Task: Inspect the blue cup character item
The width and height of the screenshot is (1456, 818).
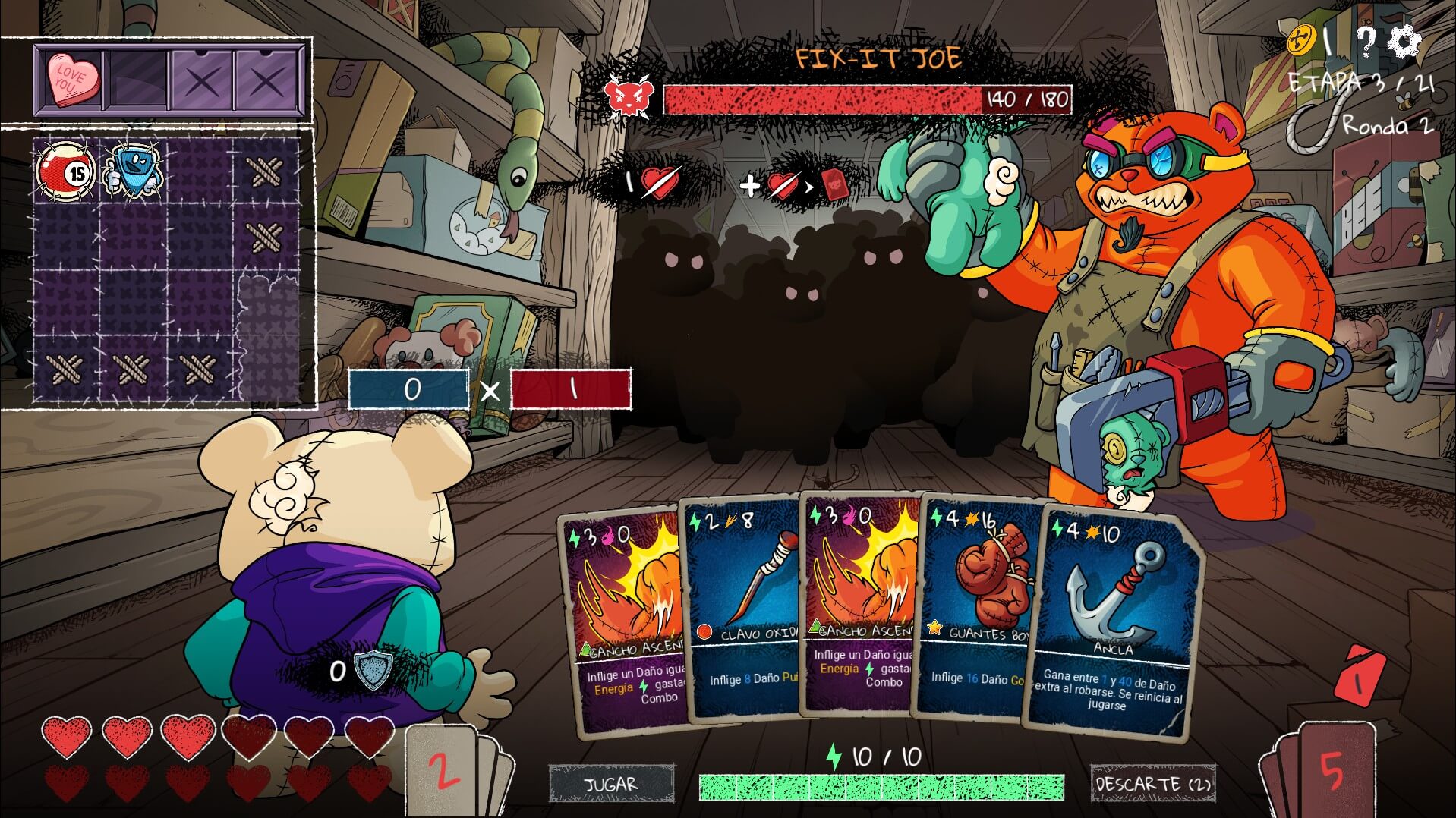Action: (x=132, y=171)
